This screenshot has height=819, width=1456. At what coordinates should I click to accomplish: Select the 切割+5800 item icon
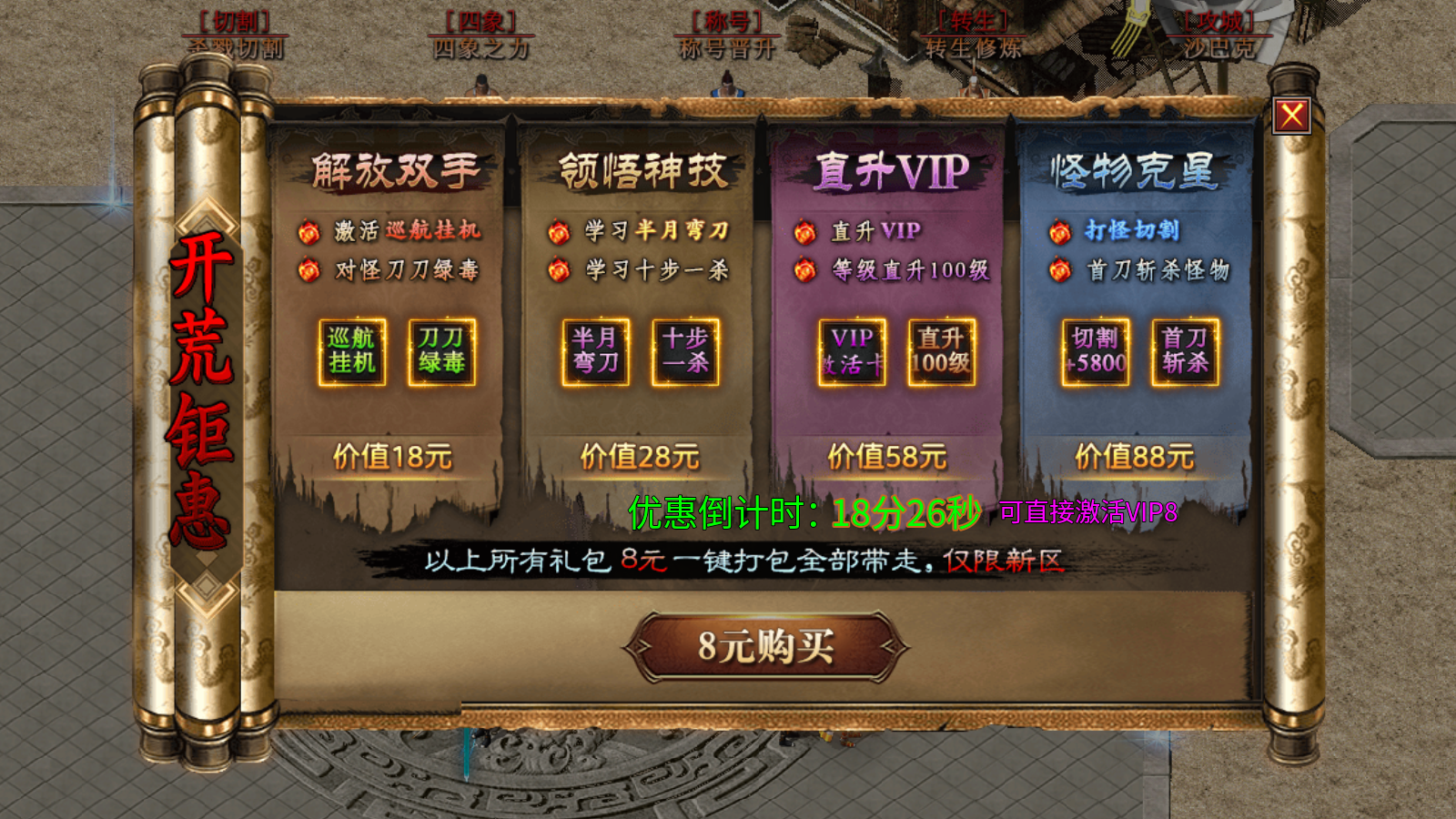pyautogui.click(x=1096, y=353)
